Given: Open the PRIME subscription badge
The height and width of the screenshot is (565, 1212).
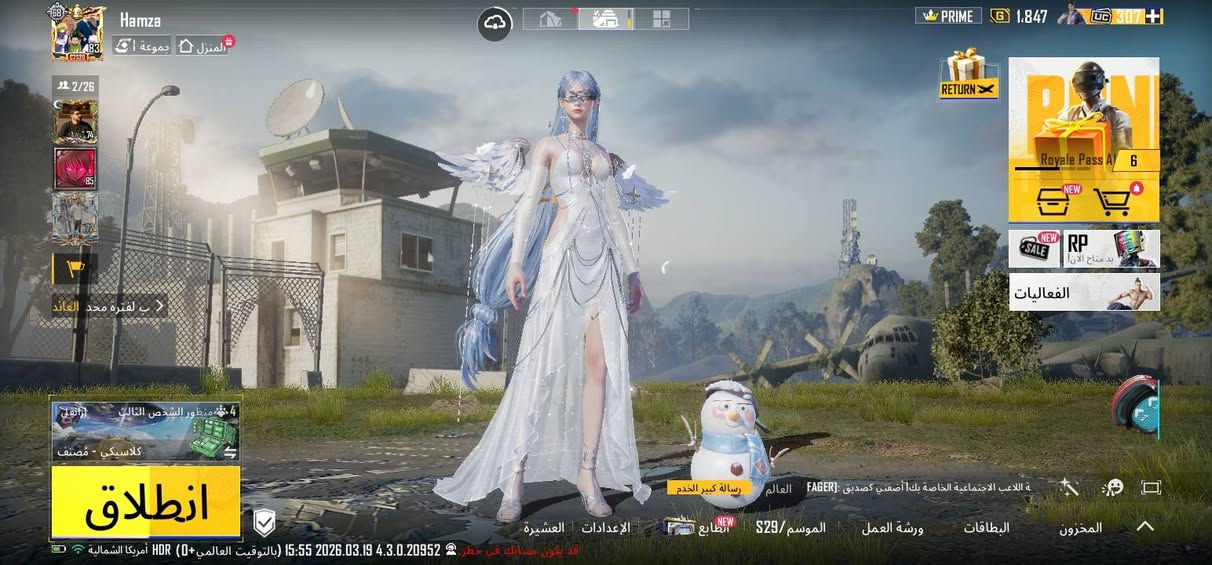Looking at the screenshot, I should pos(948,16).
